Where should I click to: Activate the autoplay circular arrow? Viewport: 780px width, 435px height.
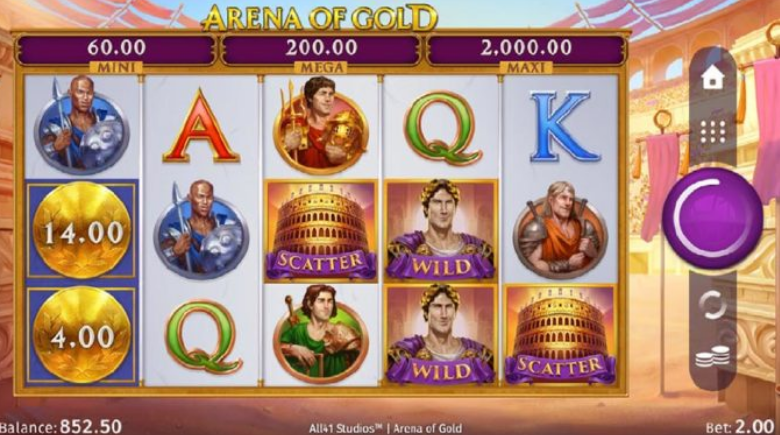point(712,303)
